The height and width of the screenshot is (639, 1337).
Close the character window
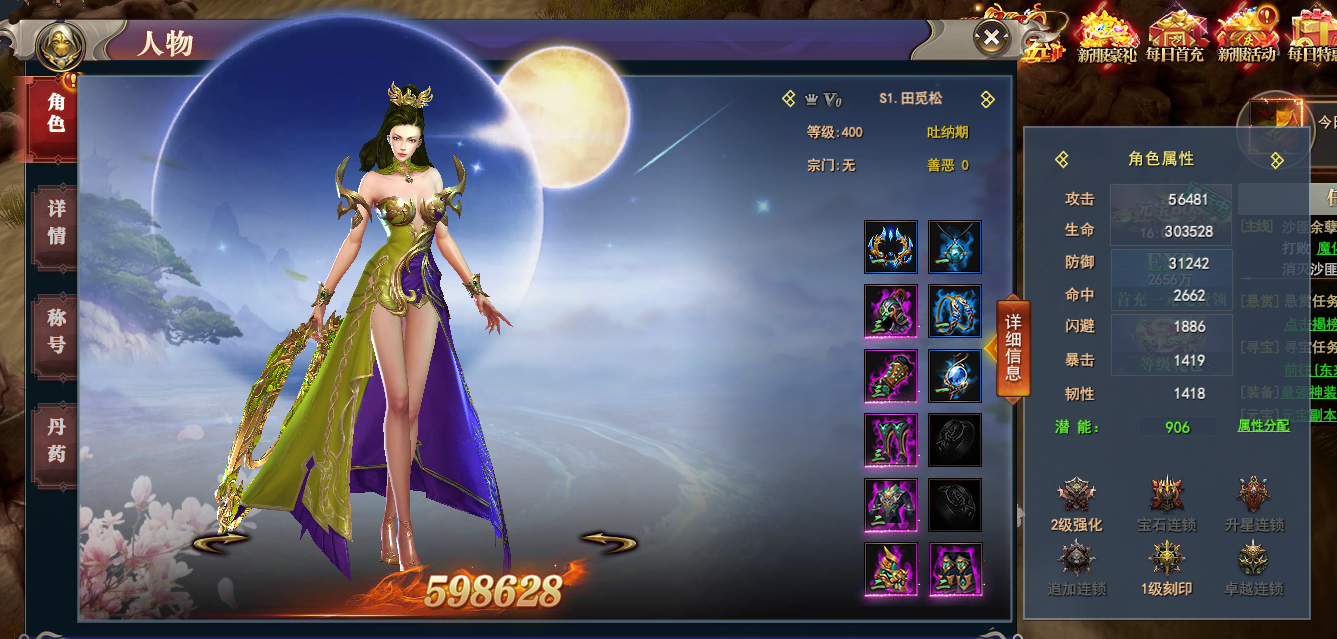pyautogui.click(x=991, y=38)
